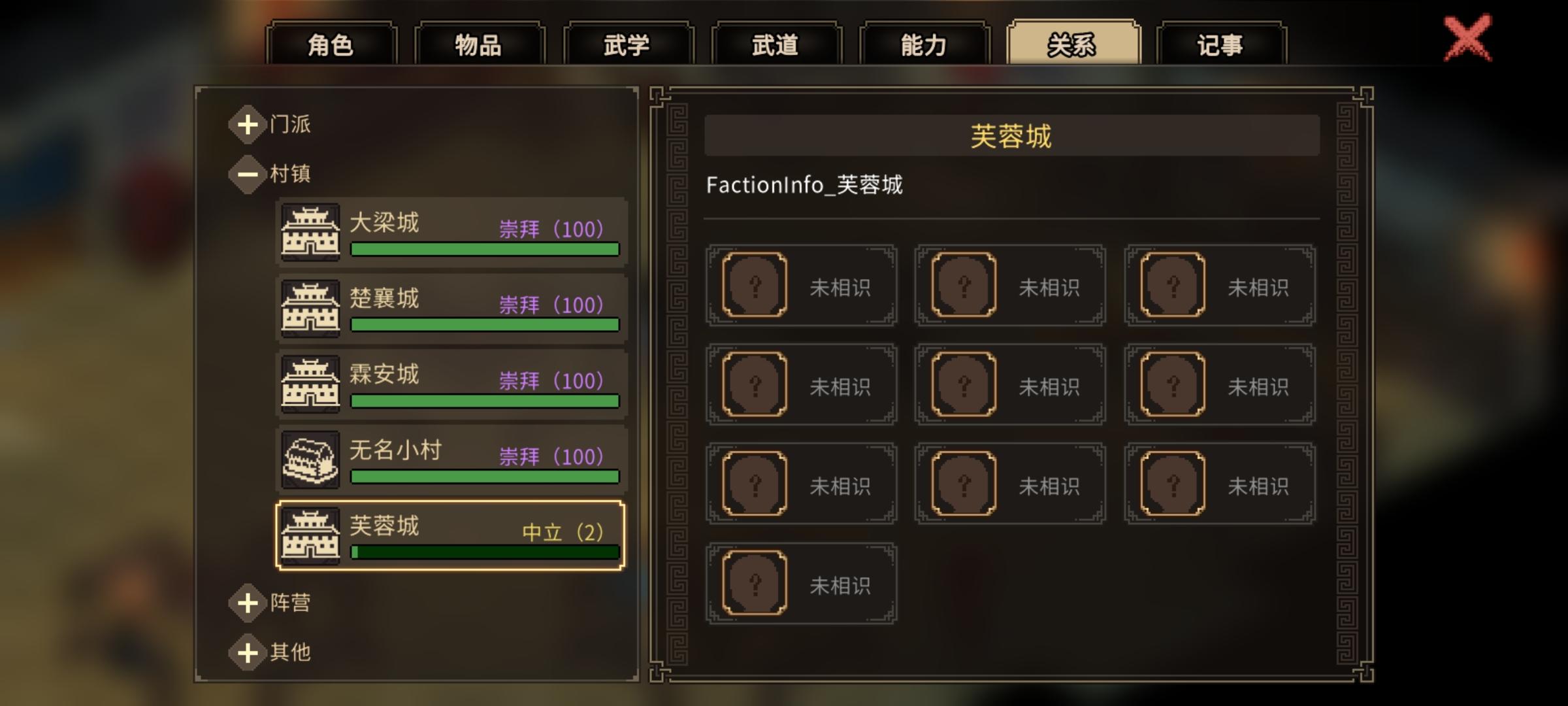Expand the 其他 others category

coord(247,652)
